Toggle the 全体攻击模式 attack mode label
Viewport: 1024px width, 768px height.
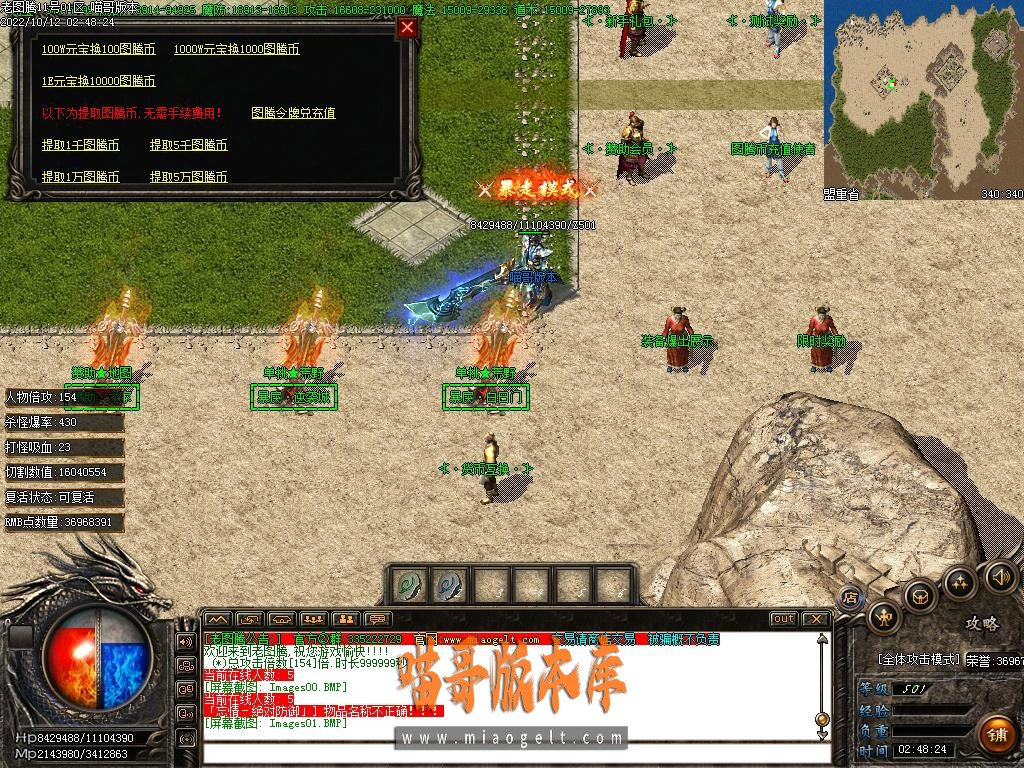[918, 660]
